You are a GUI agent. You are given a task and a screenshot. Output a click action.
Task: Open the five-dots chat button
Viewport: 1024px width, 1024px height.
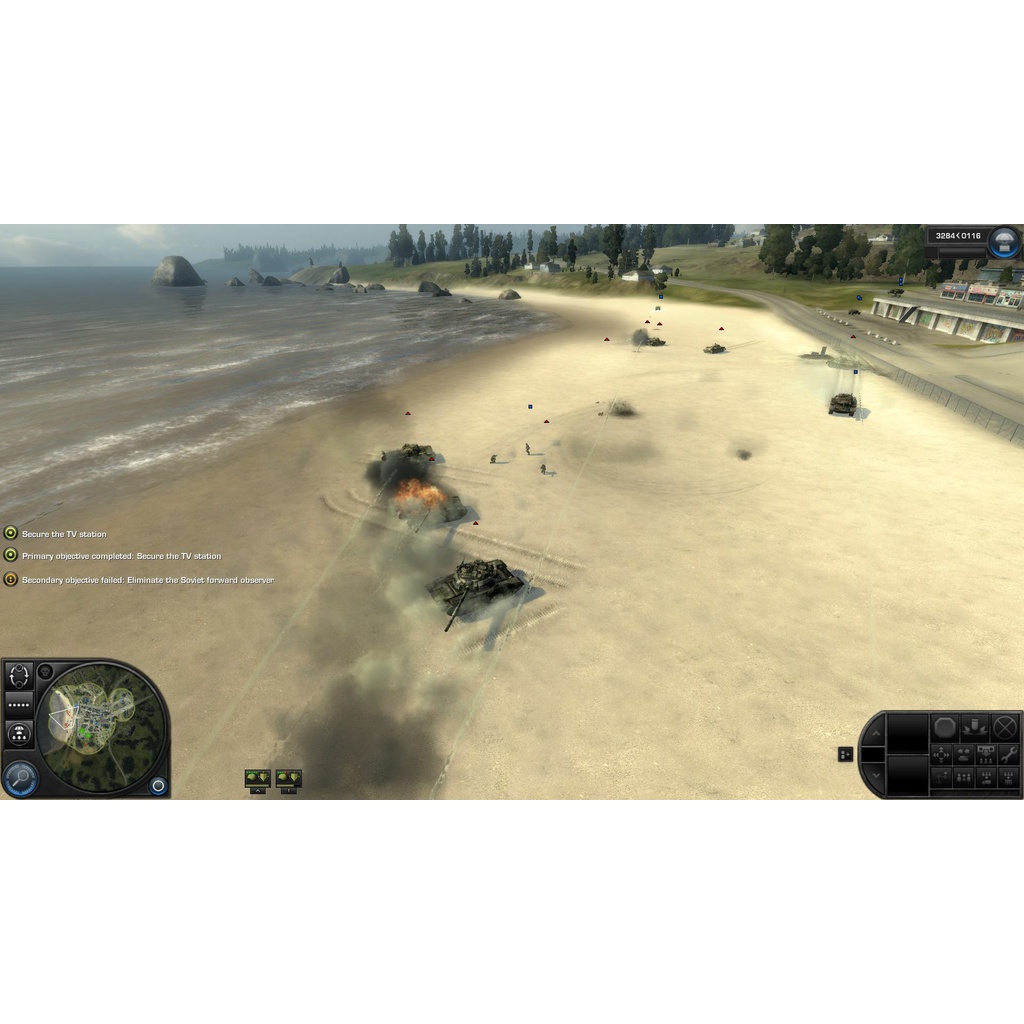(19, 704)
